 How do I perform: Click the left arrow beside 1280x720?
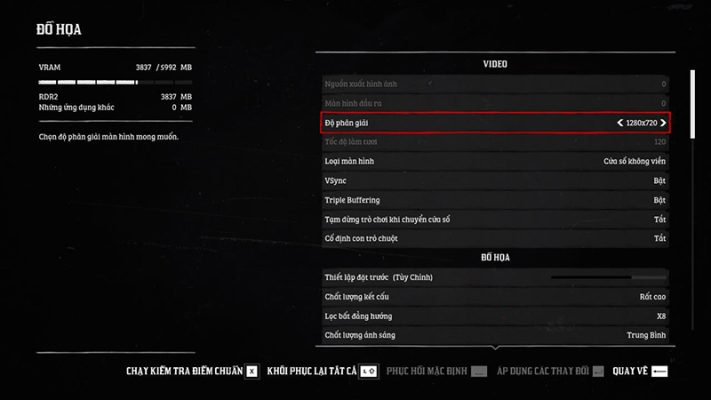coord(619,123)
